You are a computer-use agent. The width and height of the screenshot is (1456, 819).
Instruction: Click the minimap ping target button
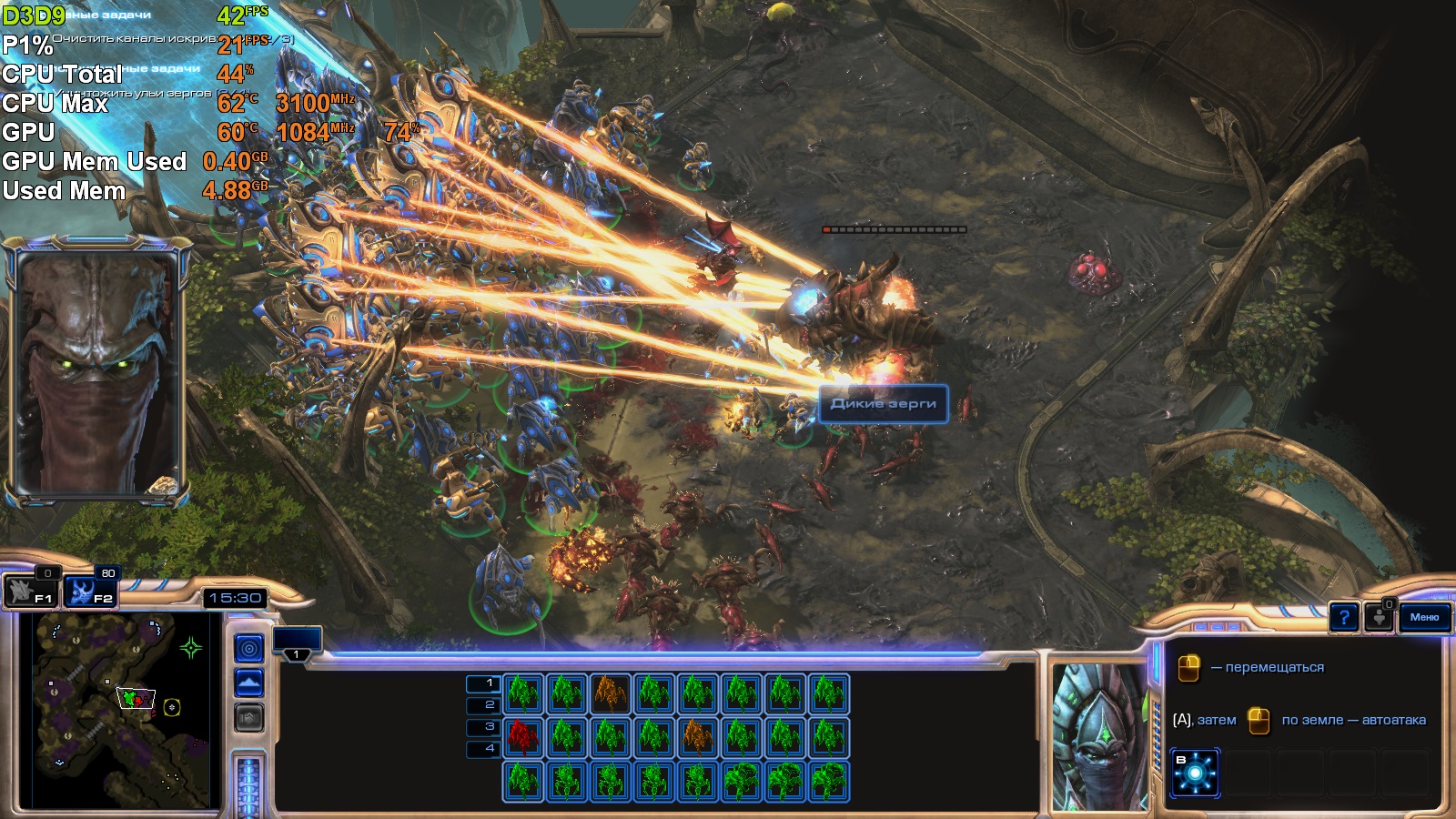248,648
